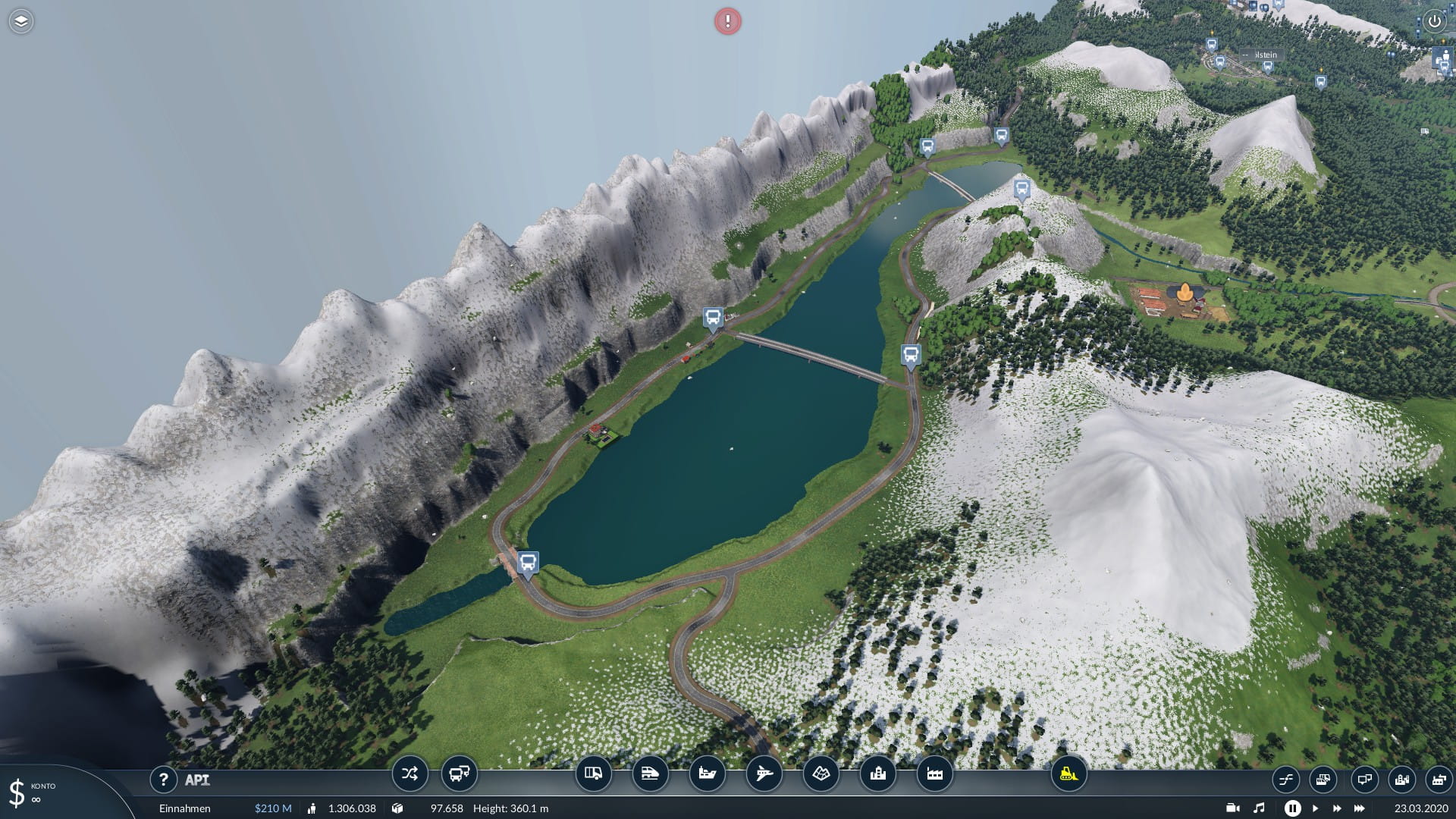Open the question mark help button
Viewport: 1456px width, 819px height.
163,780
